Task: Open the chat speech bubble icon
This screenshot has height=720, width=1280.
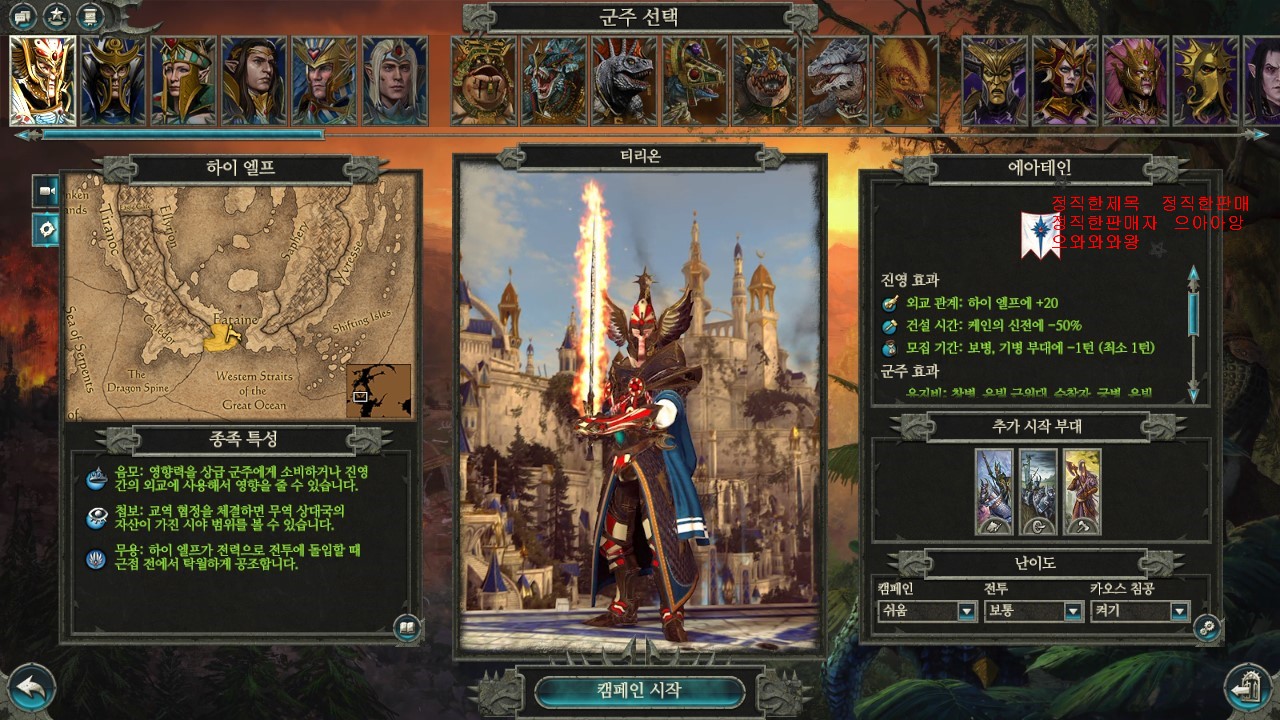Action: pyautogui.click(x=24, y=16)
